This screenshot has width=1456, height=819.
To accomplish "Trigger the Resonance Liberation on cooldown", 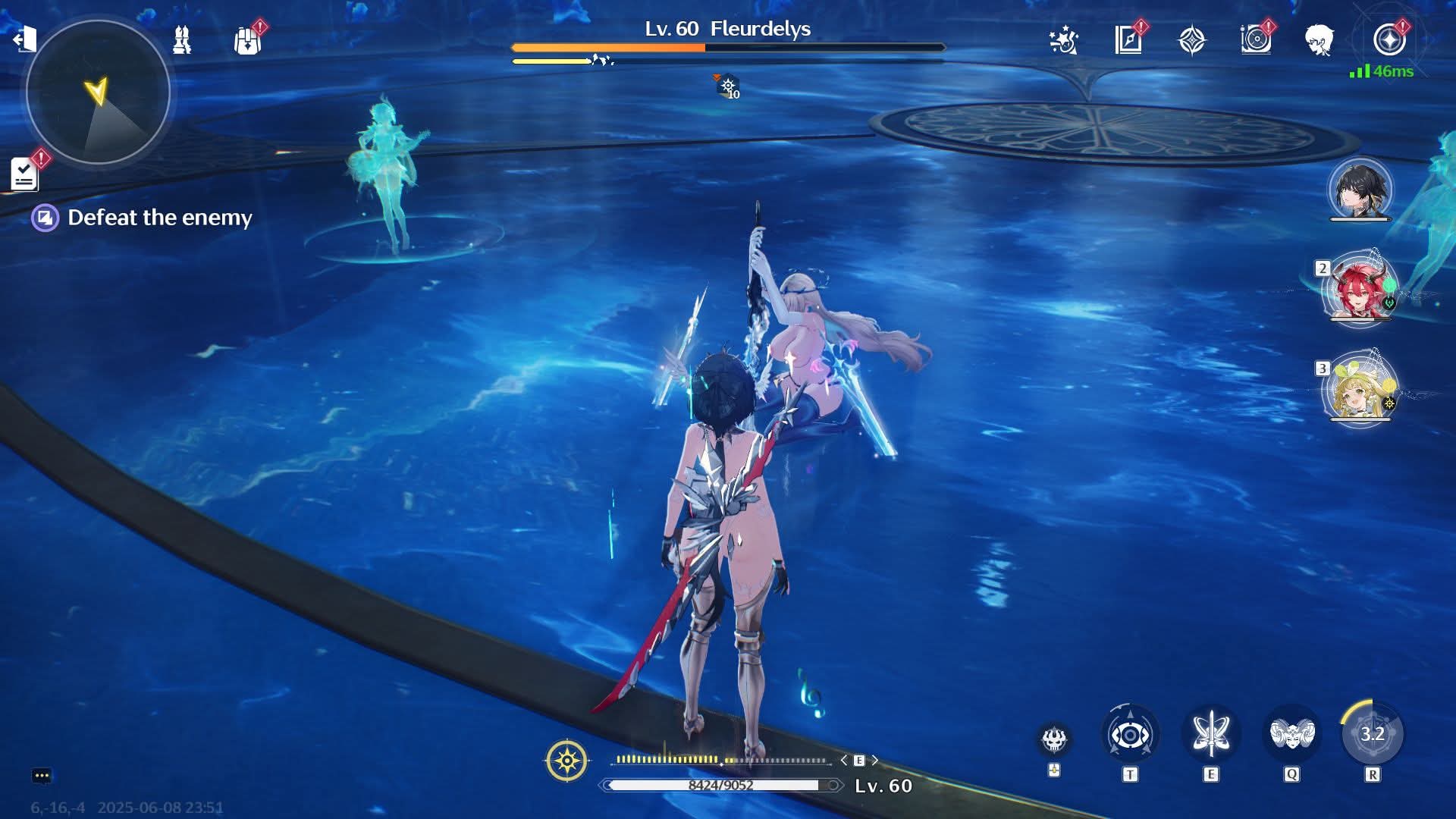I will tap(1373, 734).
